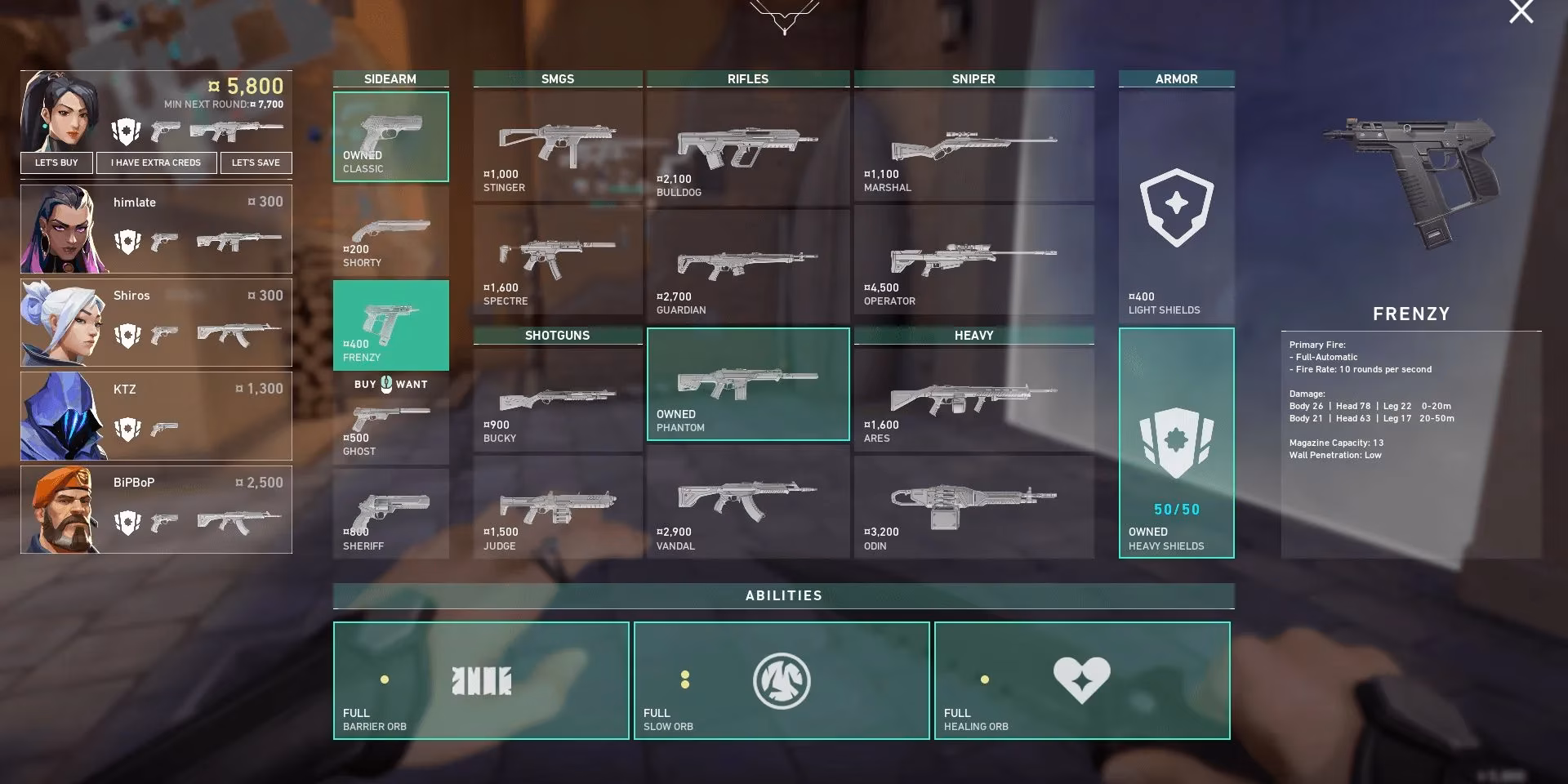Select Light Shields armor
The image size is (1568, 784).
click(1176, 204)
